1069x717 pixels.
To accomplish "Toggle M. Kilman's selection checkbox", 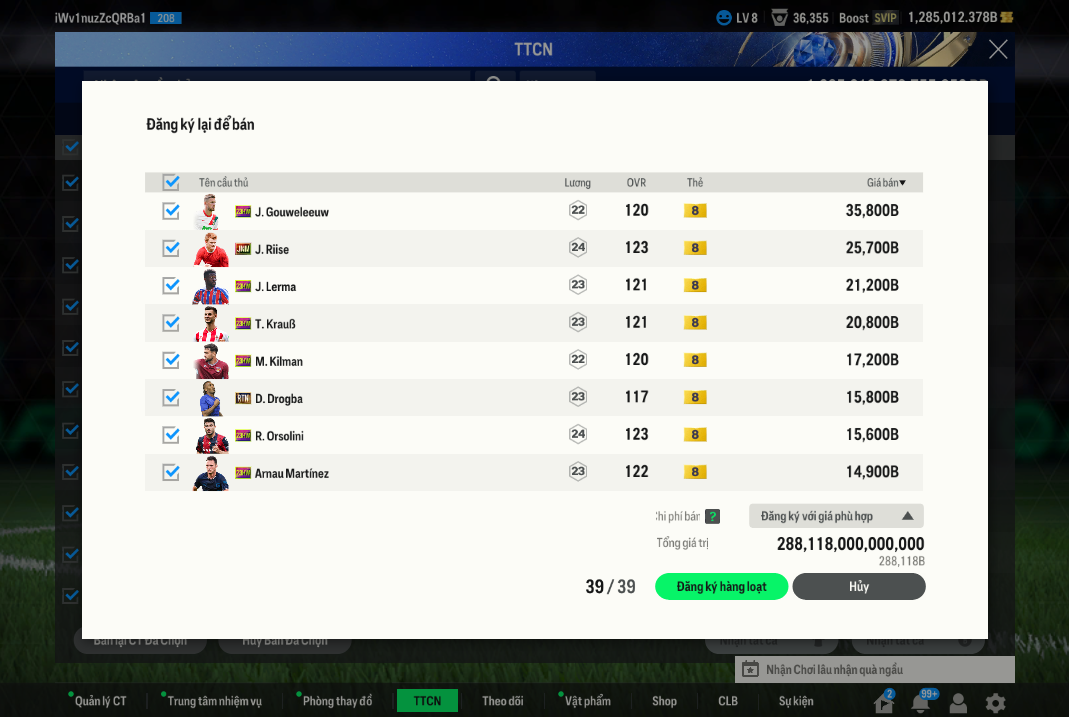I will [x=171, y=360].
